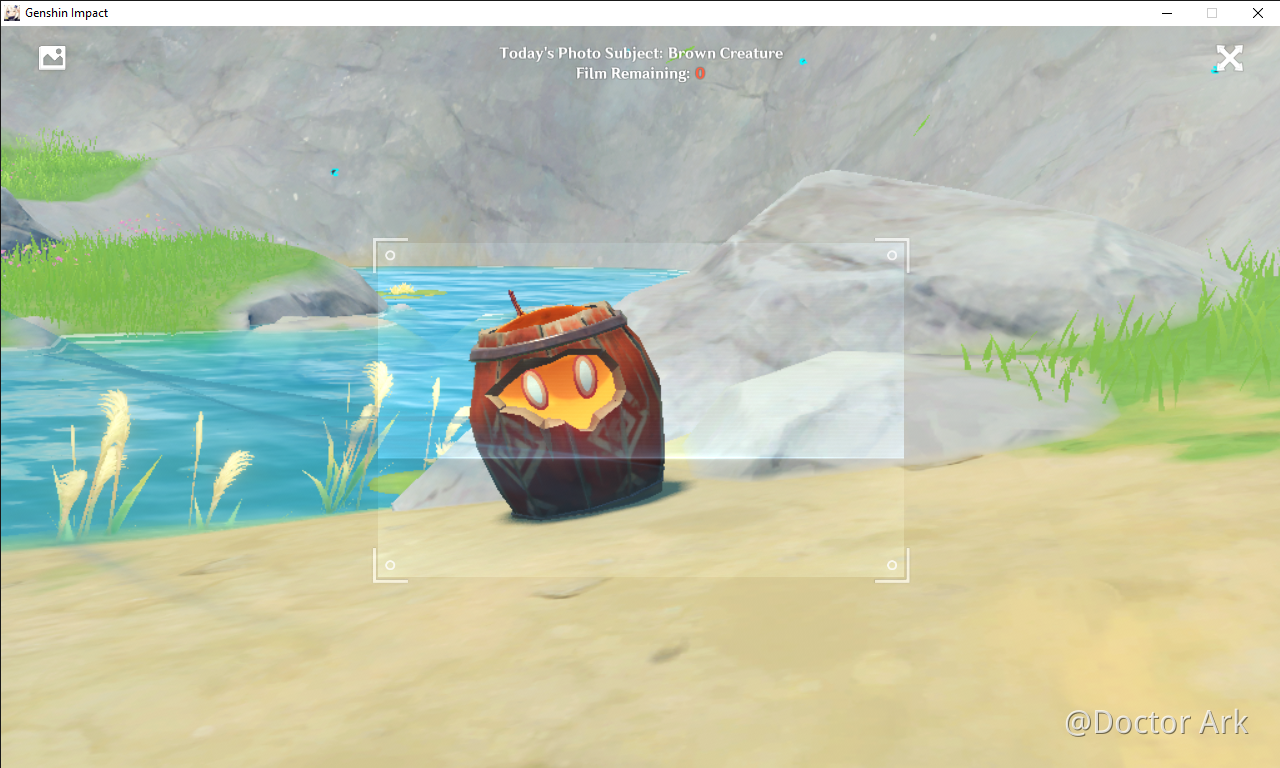The height and width of the screenshot is (768, 1280).
Task: Click the red zero film count
Action: coord(700,72)
